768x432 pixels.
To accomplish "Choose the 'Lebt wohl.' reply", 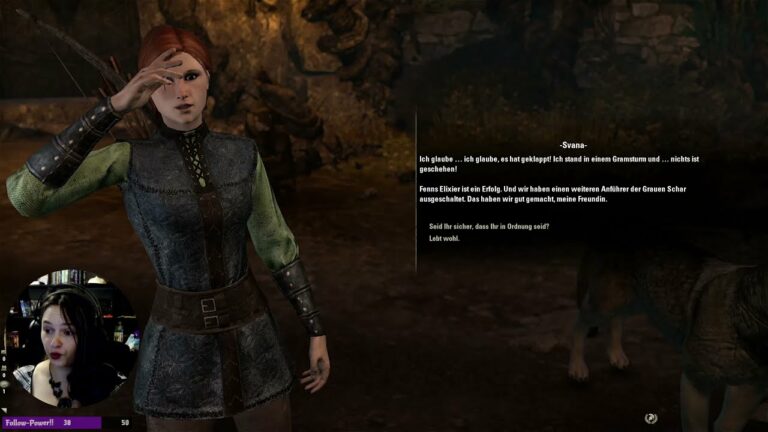I will coord(444,239).
